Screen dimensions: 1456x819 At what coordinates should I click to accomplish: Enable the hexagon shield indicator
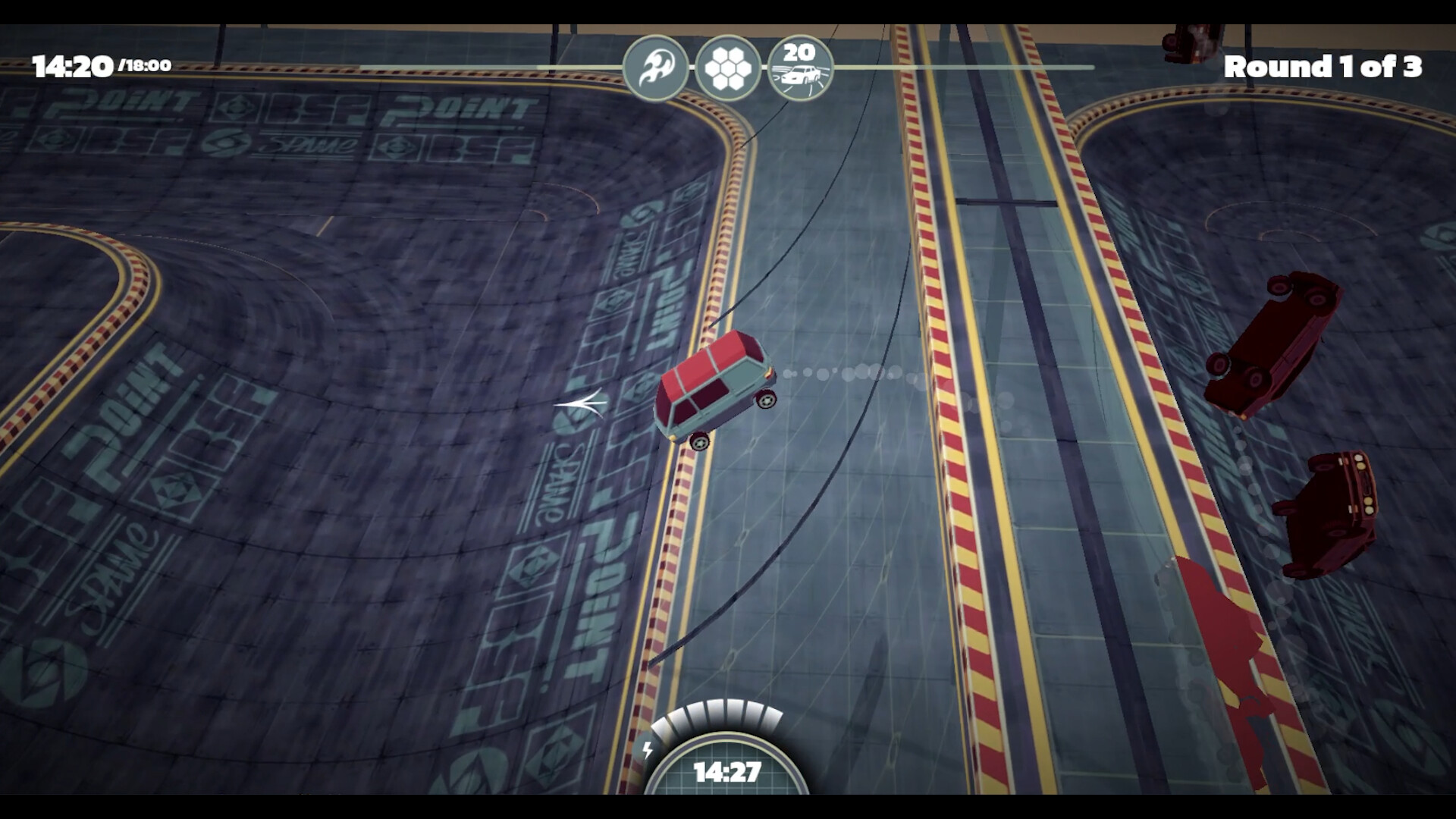(x=730, y=67)
